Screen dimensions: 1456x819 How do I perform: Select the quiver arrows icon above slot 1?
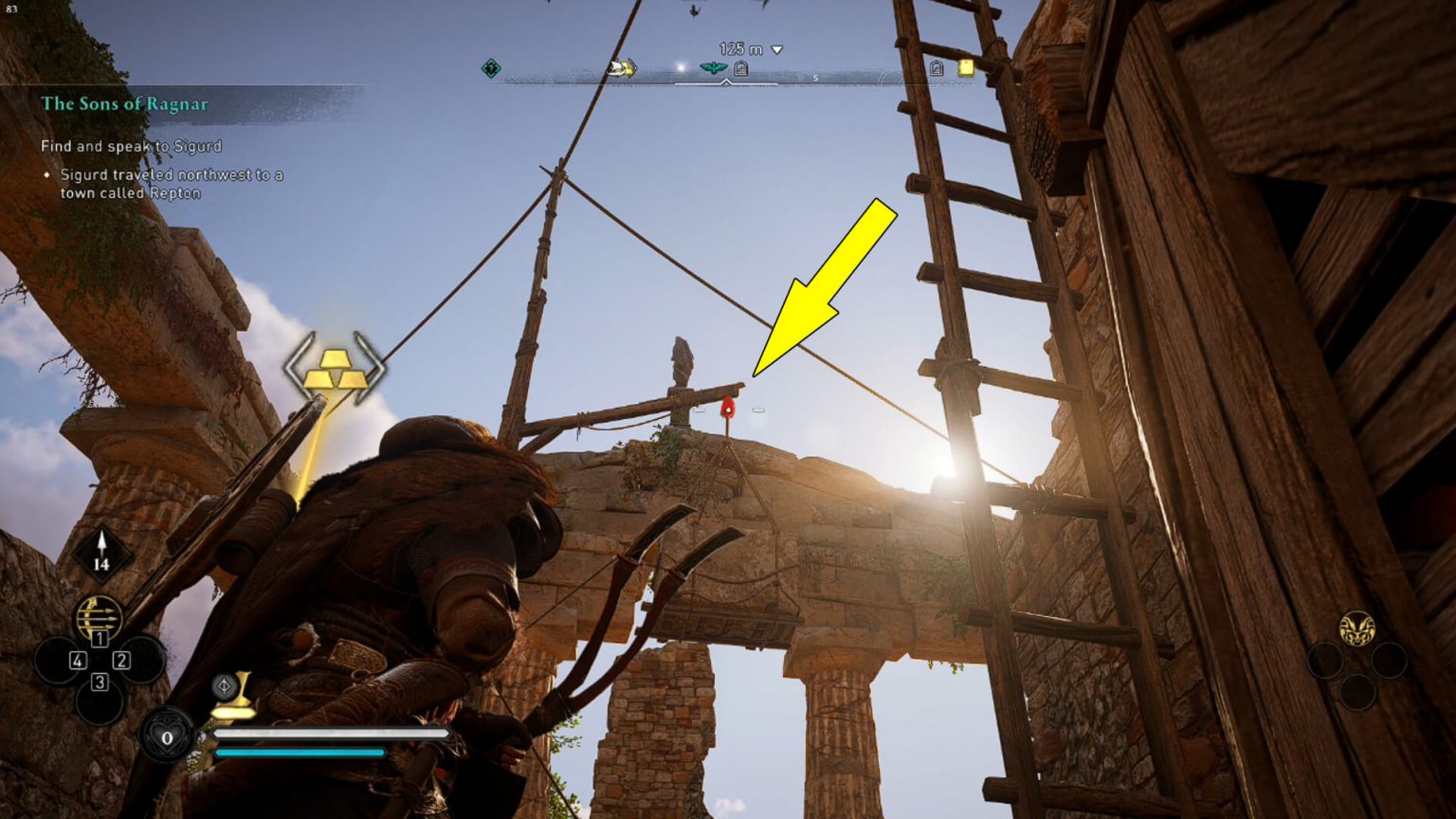coord(99,614)
